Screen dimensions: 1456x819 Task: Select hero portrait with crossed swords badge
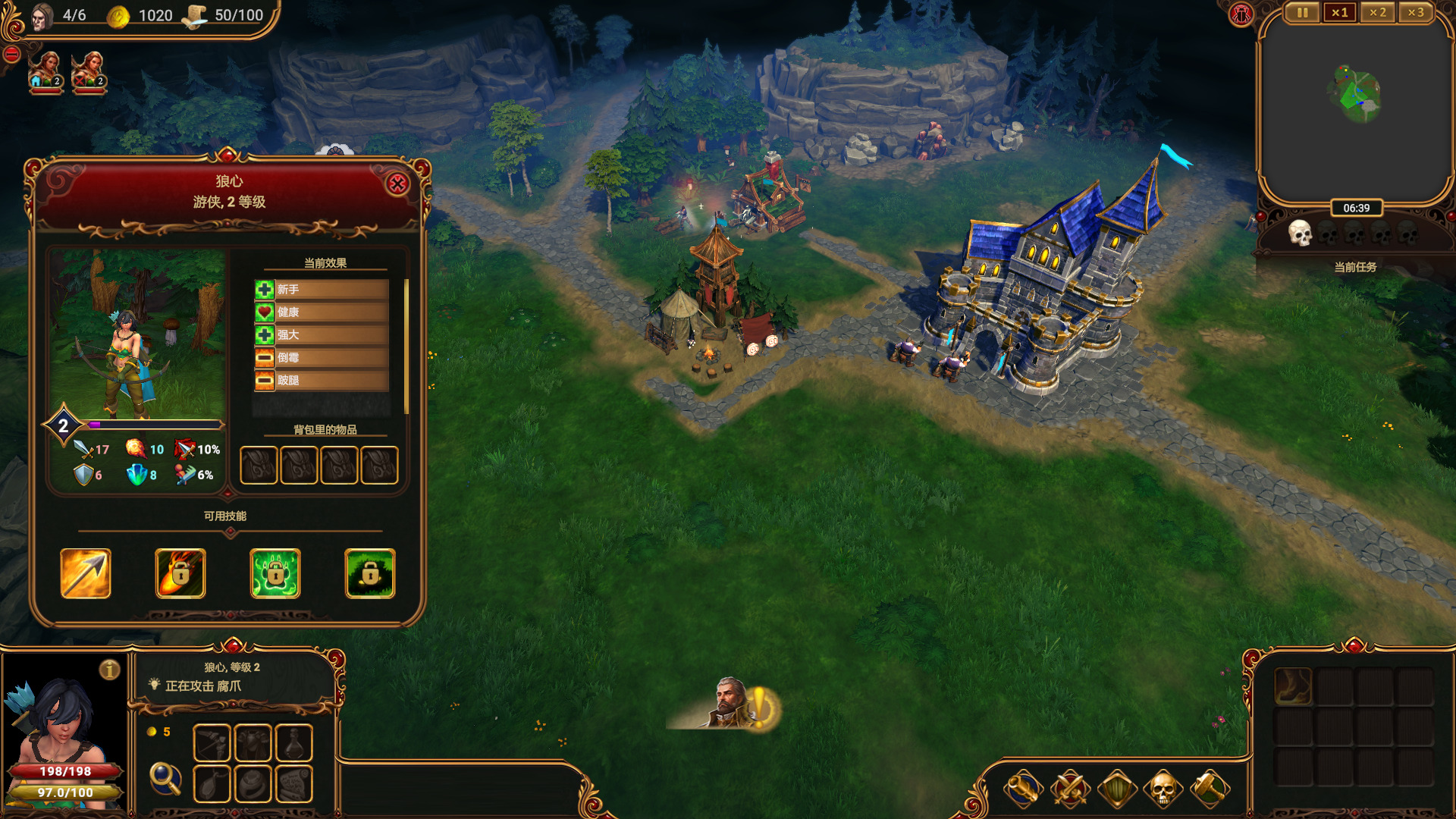pos(89,72)
